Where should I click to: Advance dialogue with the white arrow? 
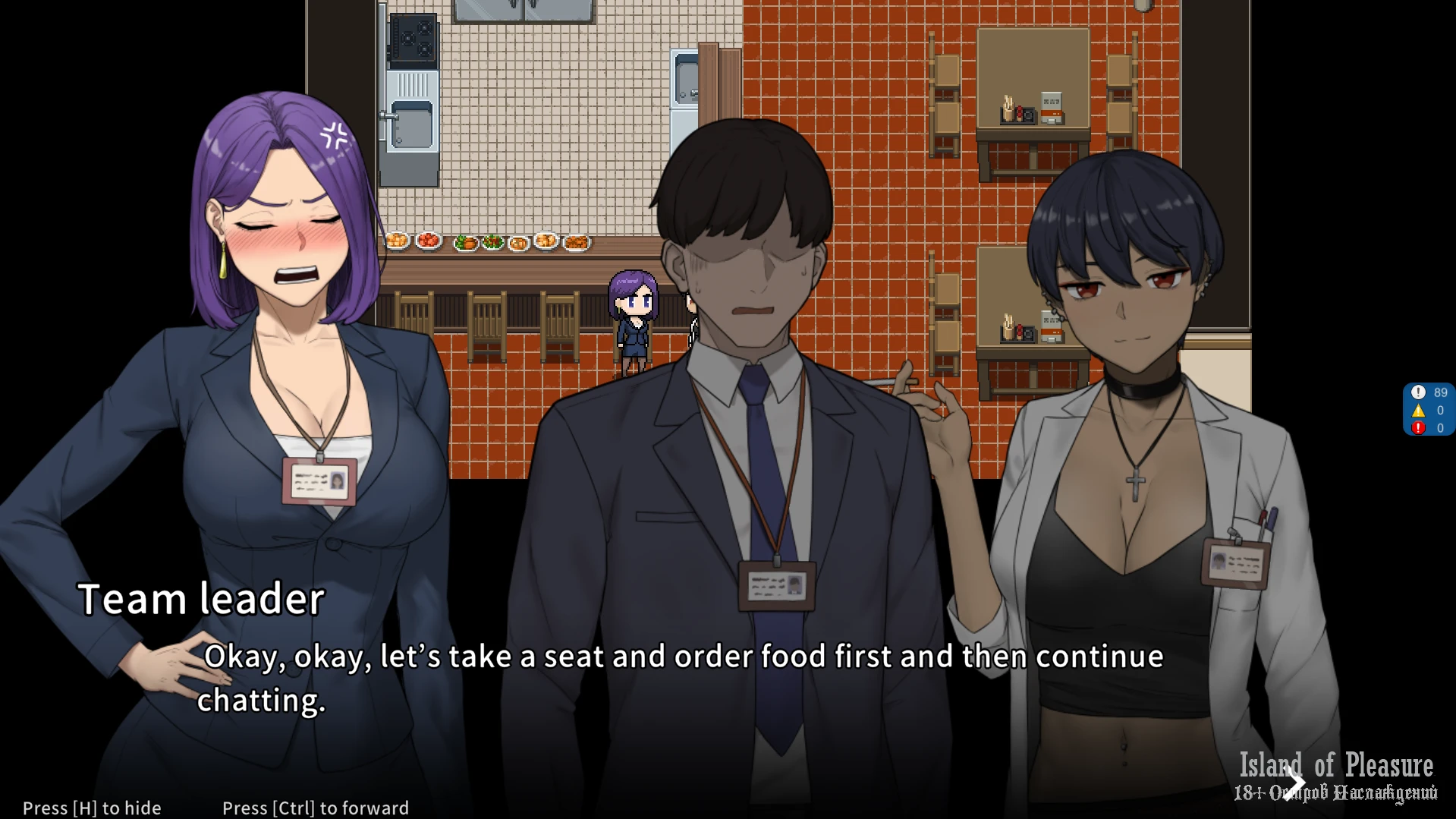tap(1296, 781)
